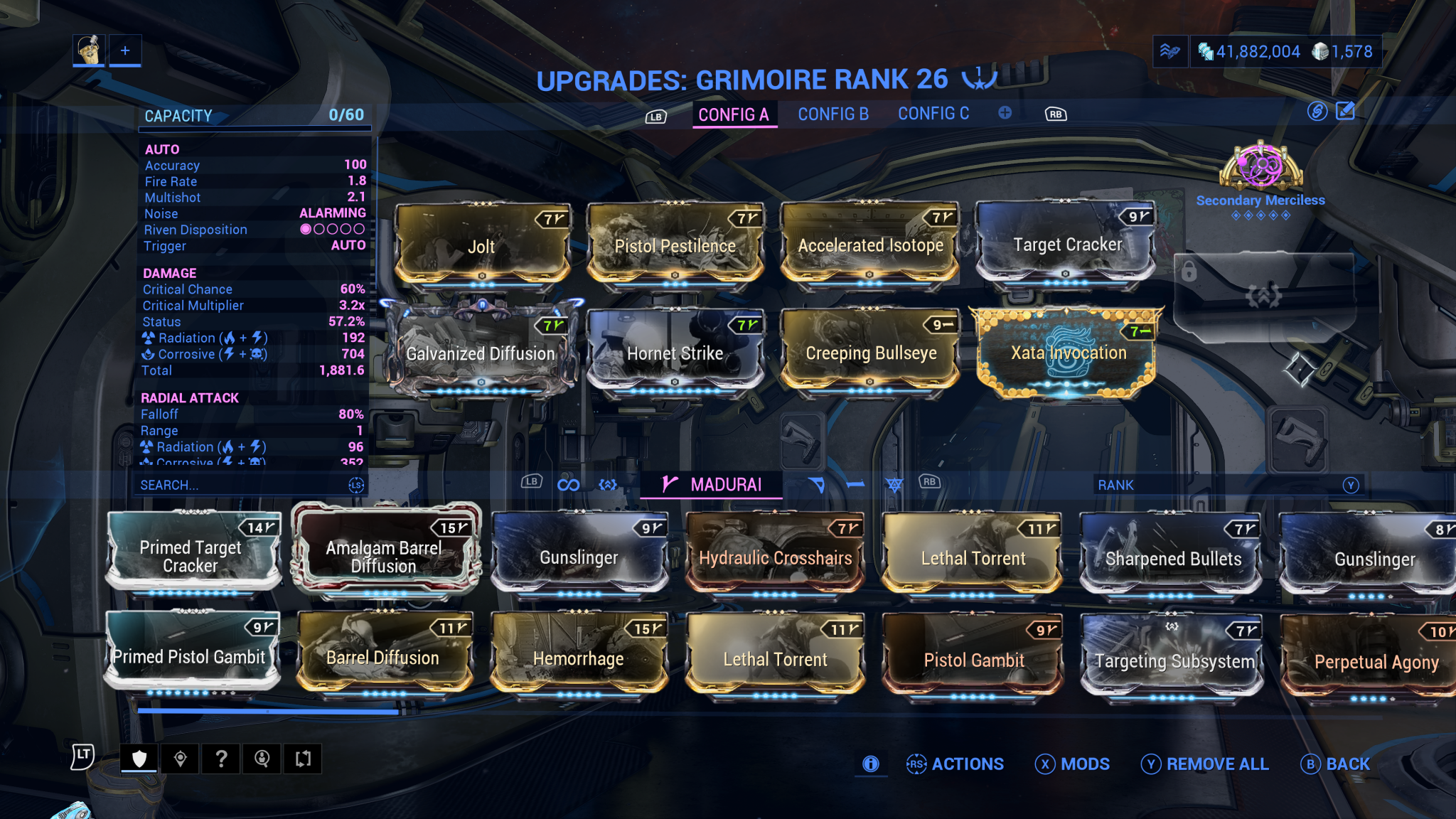Screen dimensions: 1456x819
Task: Pick the Creeping Bullseye mod
Action: [870, 352]
